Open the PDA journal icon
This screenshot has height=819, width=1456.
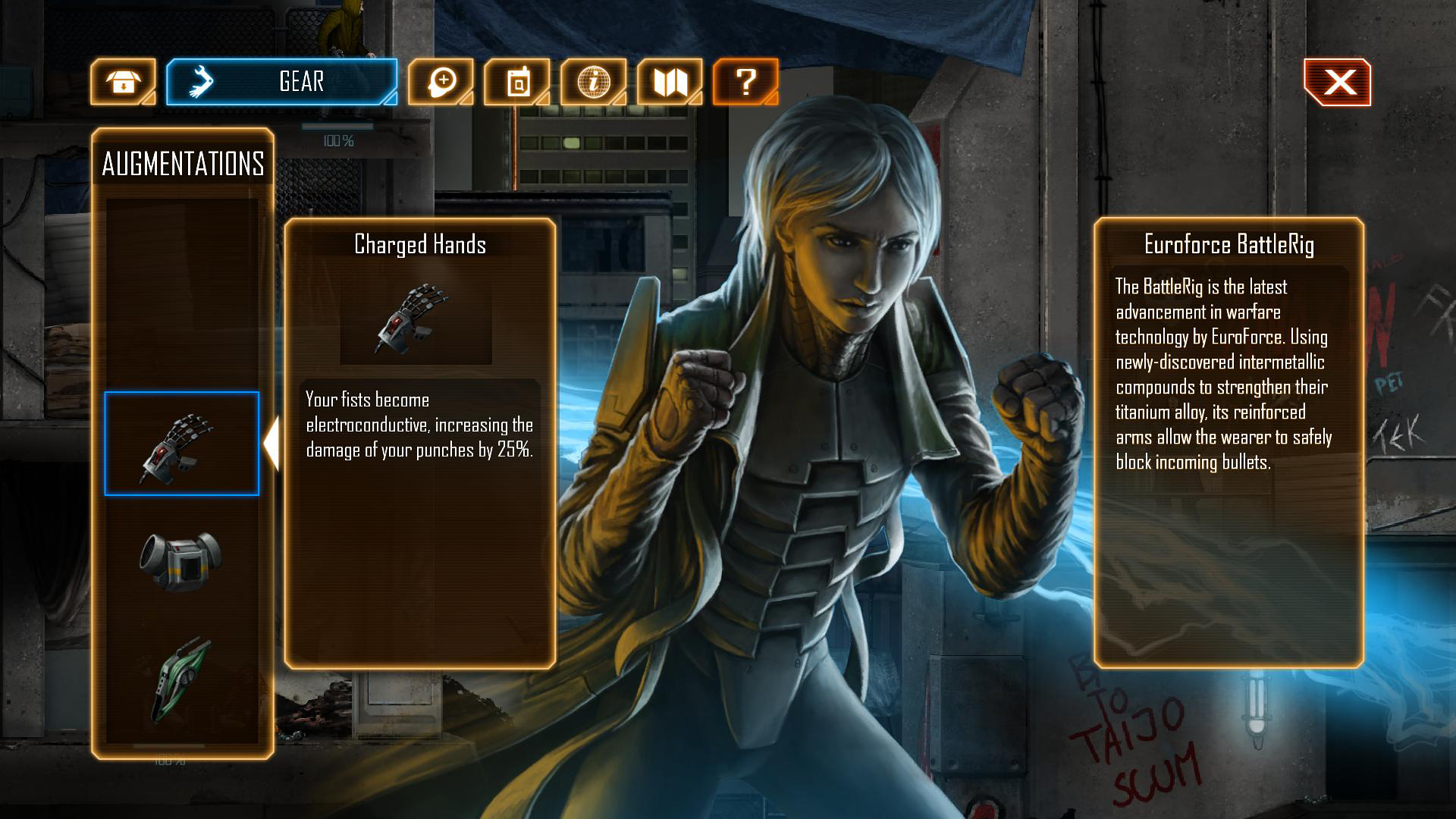click(x=519, y=82)
